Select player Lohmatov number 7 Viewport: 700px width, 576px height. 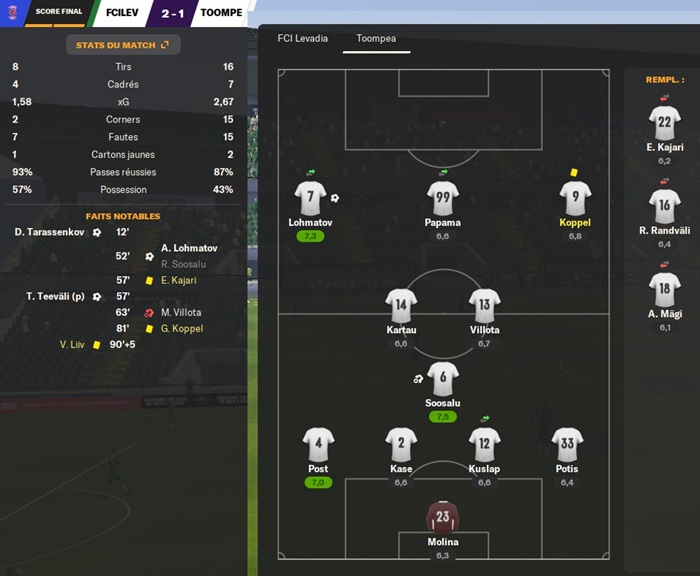pyautogui.click(x=310, y=198)
